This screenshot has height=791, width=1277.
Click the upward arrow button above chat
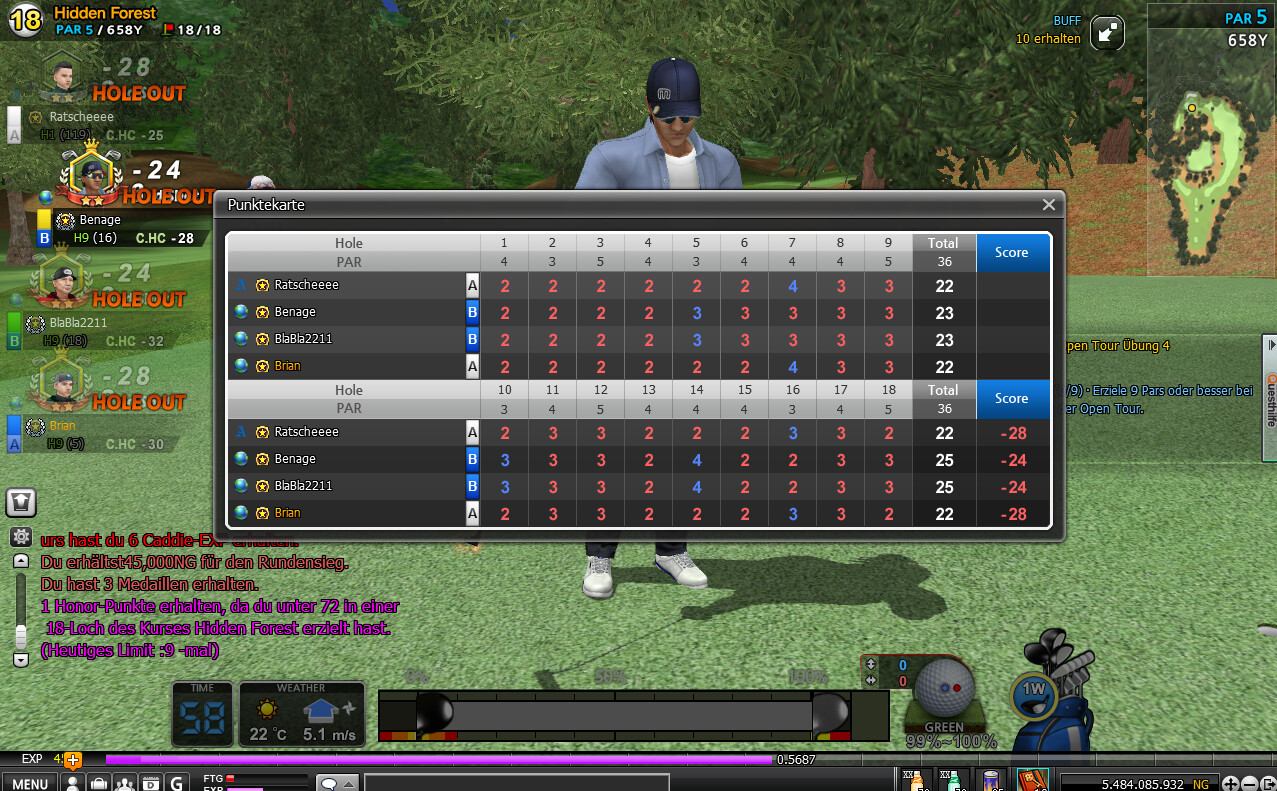(x=21, y=502)
